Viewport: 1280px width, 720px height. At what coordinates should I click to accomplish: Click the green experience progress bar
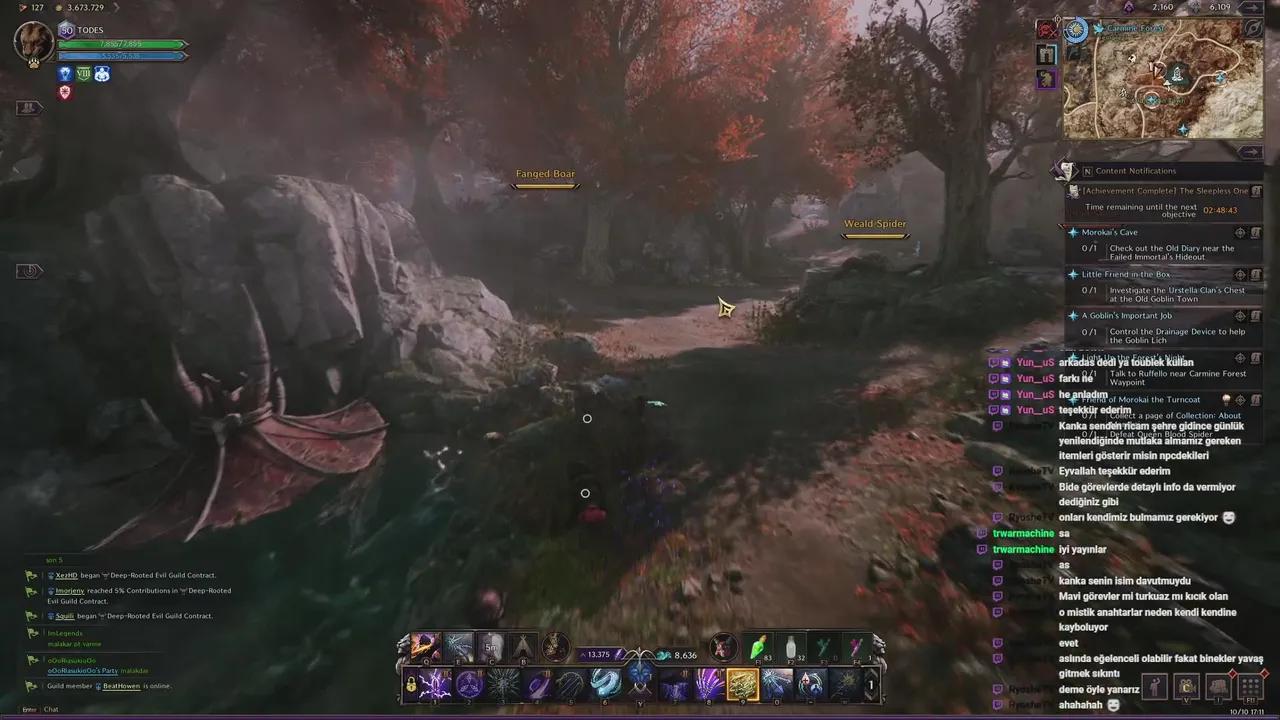click(x=120, y=45)
